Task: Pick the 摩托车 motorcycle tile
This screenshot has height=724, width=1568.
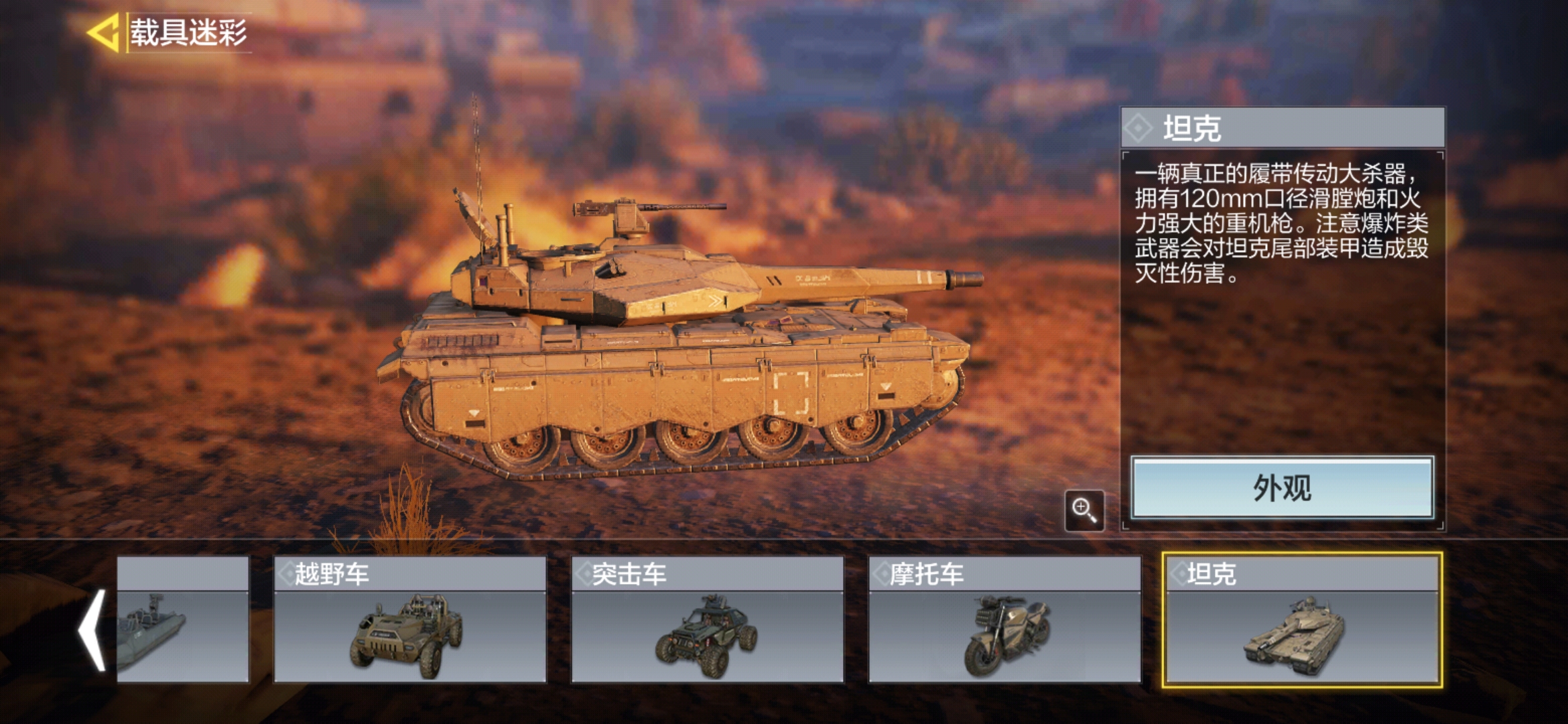Action: click(x=1004, y=620)
